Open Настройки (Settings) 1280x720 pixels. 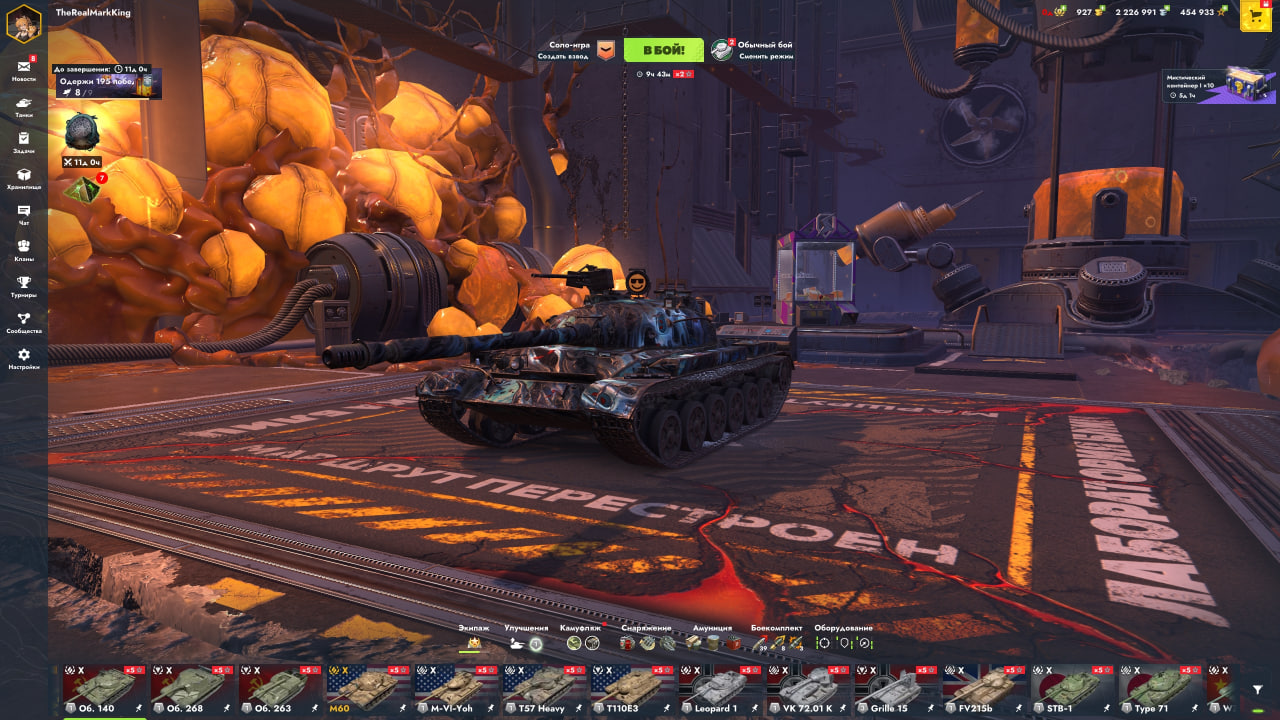(24, 358)
